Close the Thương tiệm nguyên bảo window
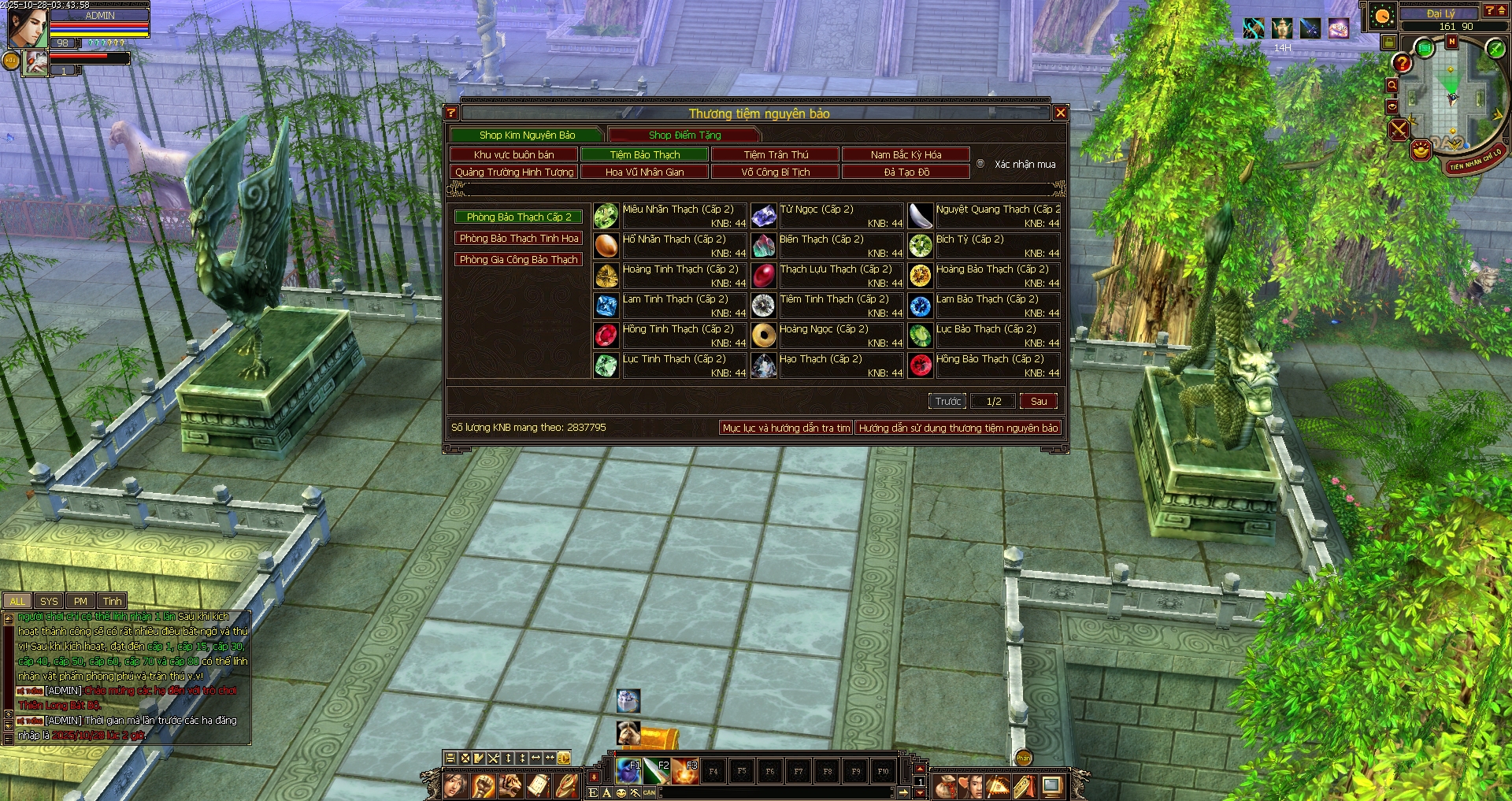This screenshot has height=801, width=1512. pos(1060,113)
